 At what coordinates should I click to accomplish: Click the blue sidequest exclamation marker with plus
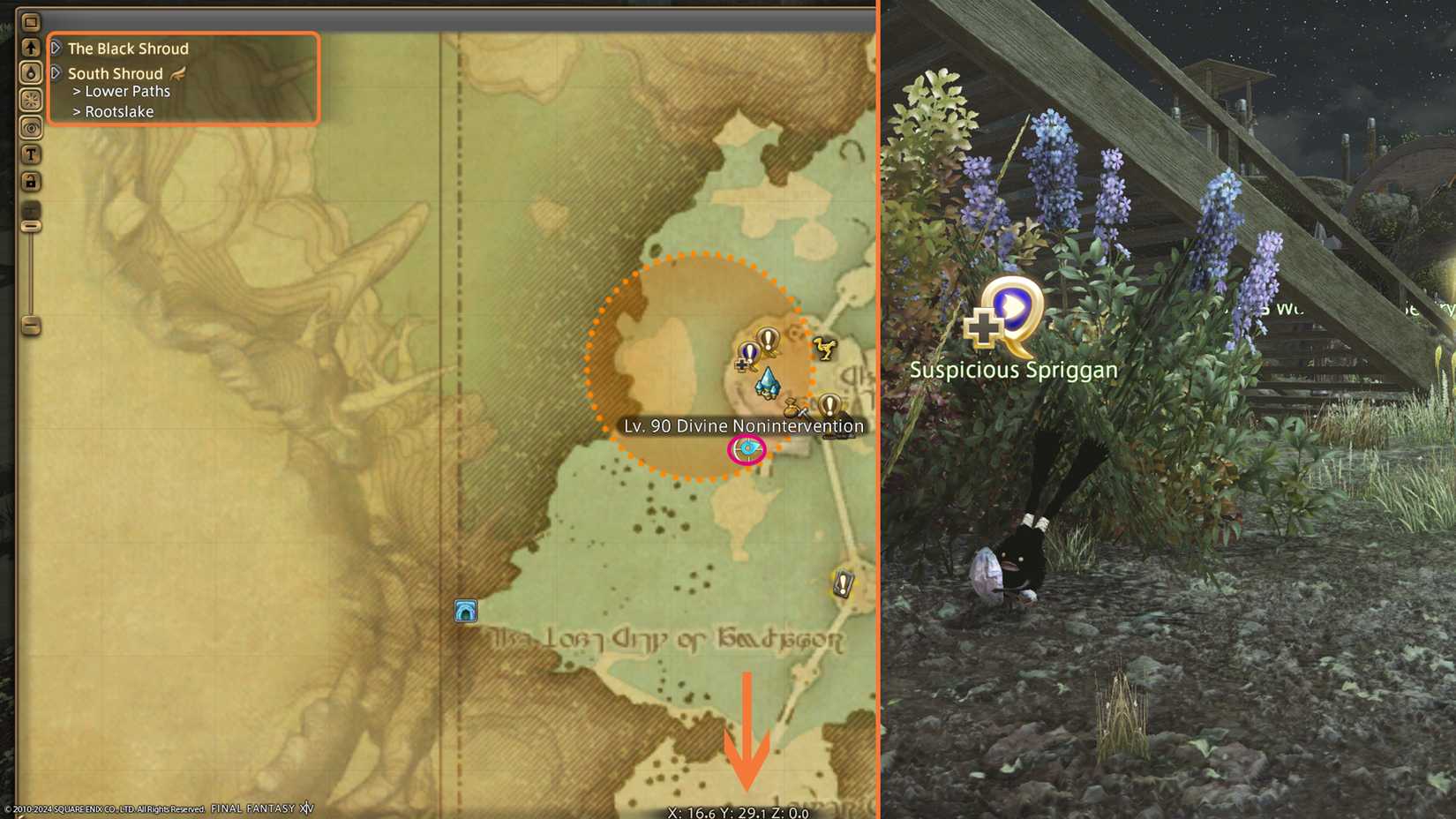748,353
